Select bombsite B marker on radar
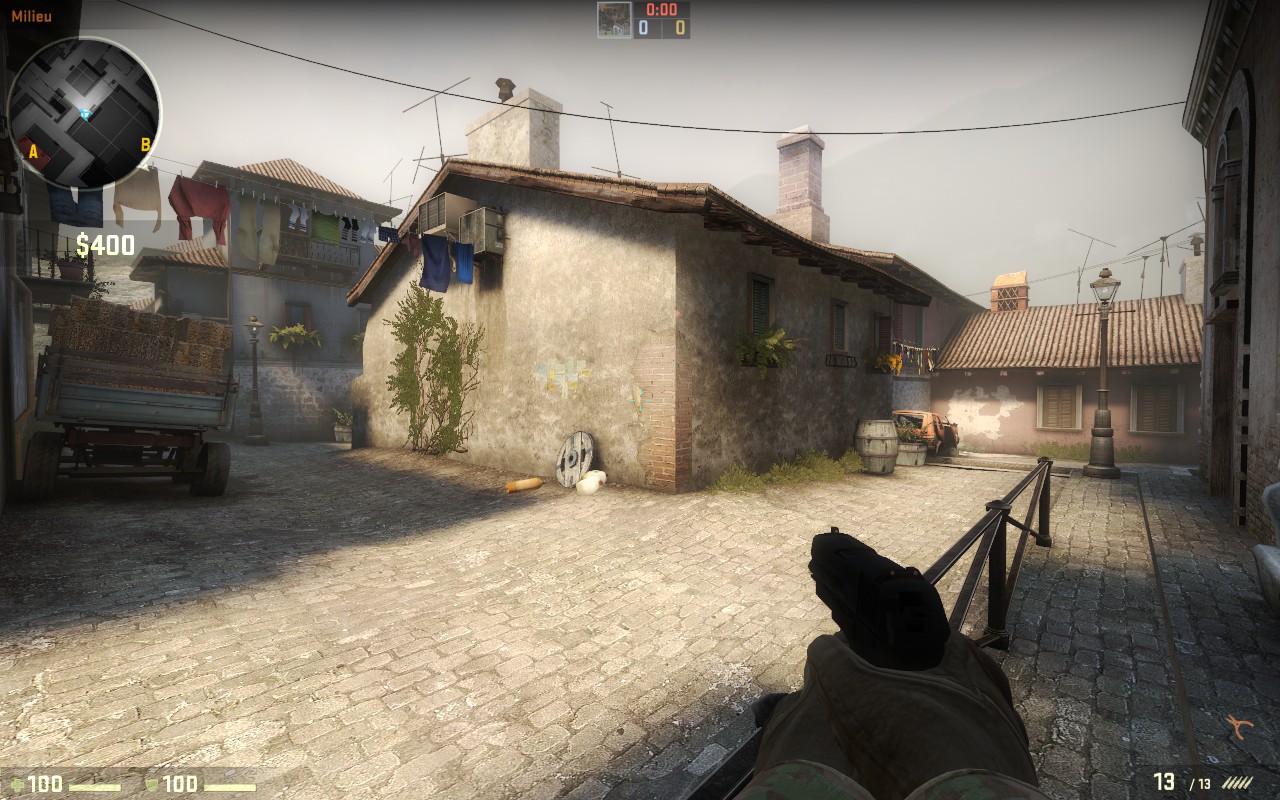This screenshot has width=1280, height=800. click(x=145, y=144)
